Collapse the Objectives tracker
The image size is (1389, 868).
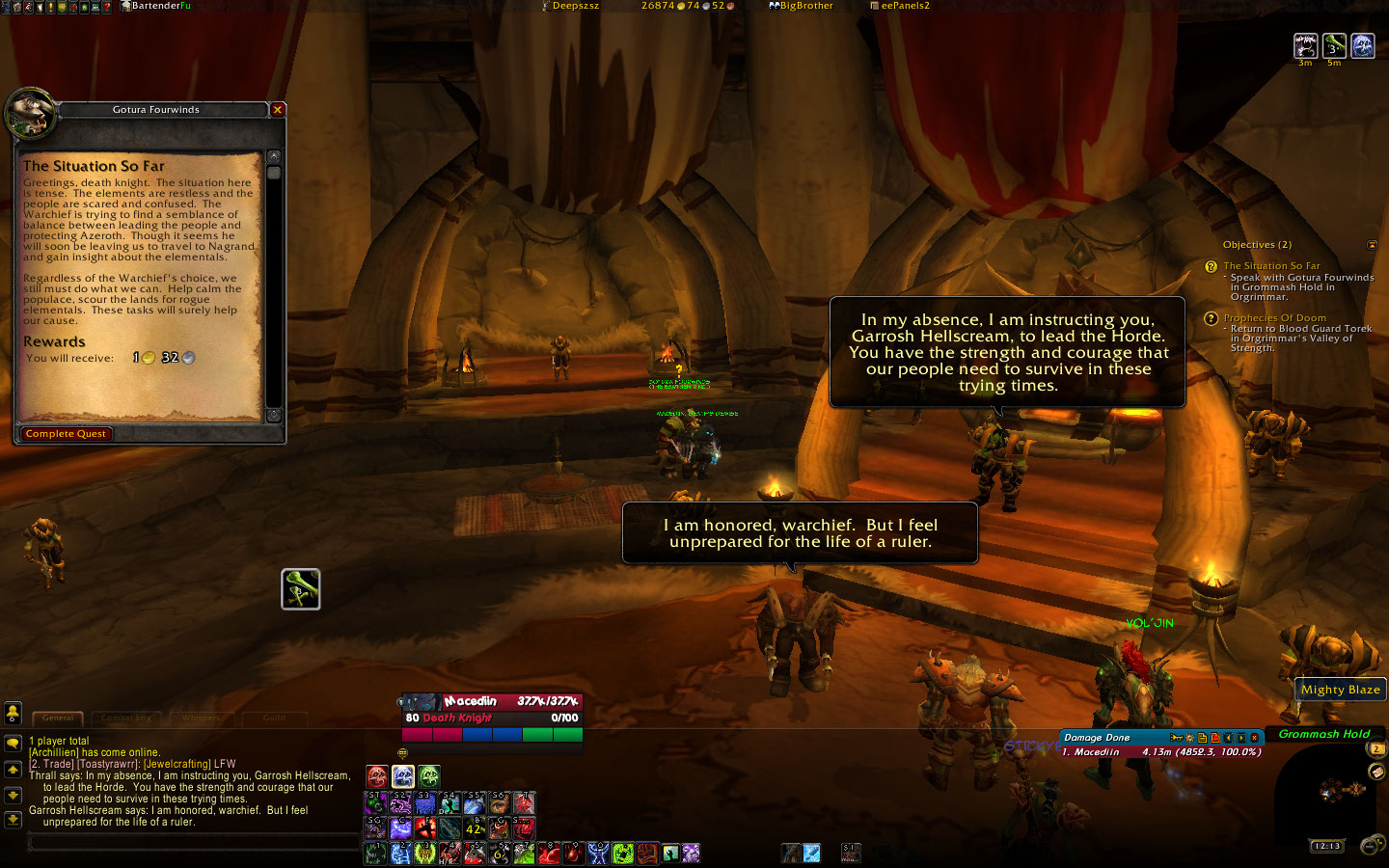pyautogui.click(x=1373, y=245)
